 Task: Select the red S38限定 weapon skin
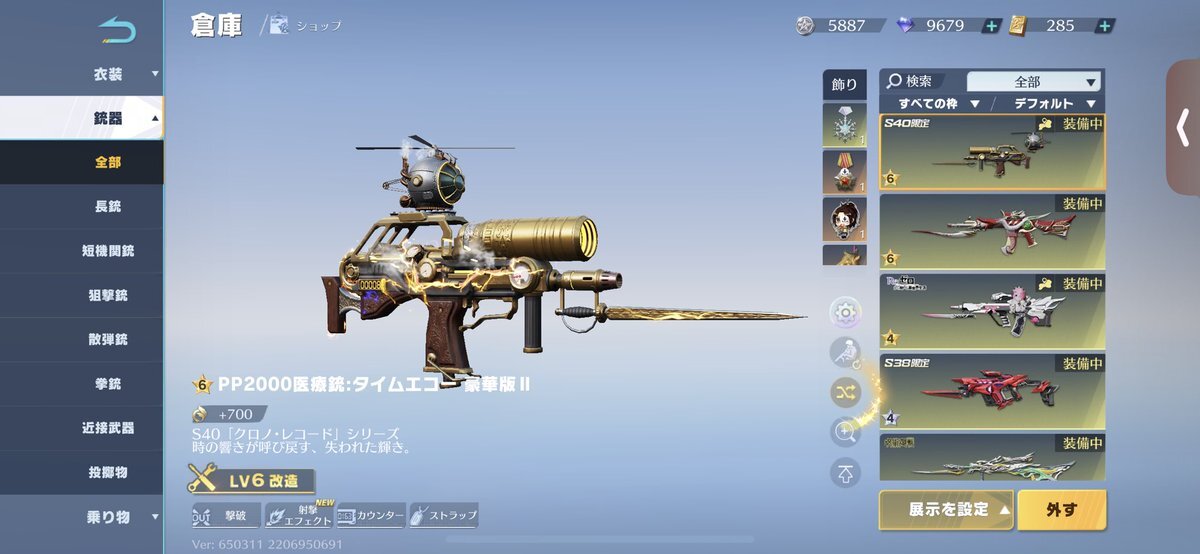click(x=992, y=390)
